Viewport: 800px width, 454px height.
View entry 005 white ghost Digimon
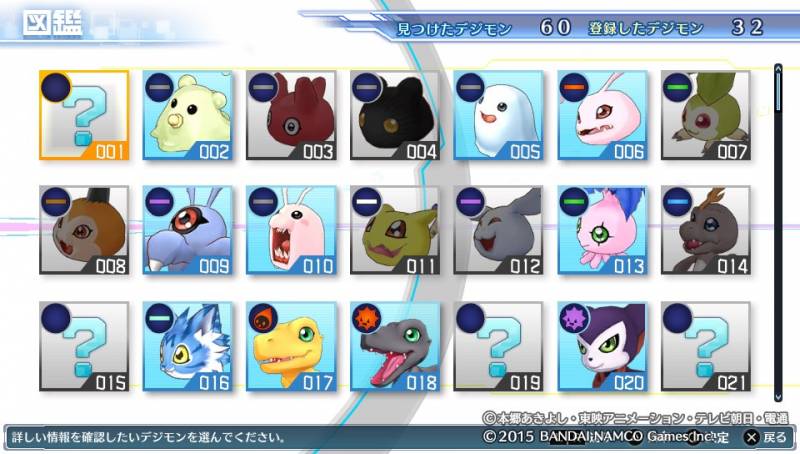(x=498, y=116)
